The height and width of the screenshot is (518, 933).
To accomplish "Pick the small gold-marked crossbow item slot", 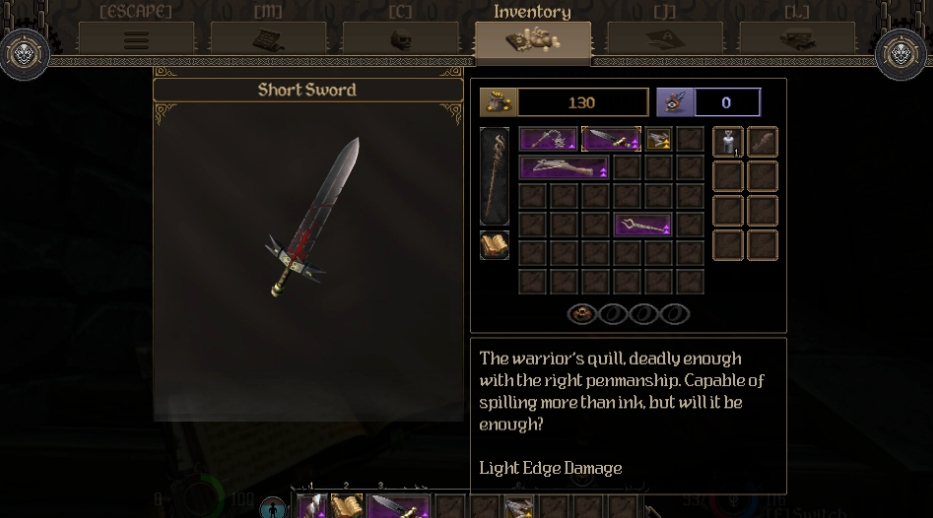I will pos(658,139).
